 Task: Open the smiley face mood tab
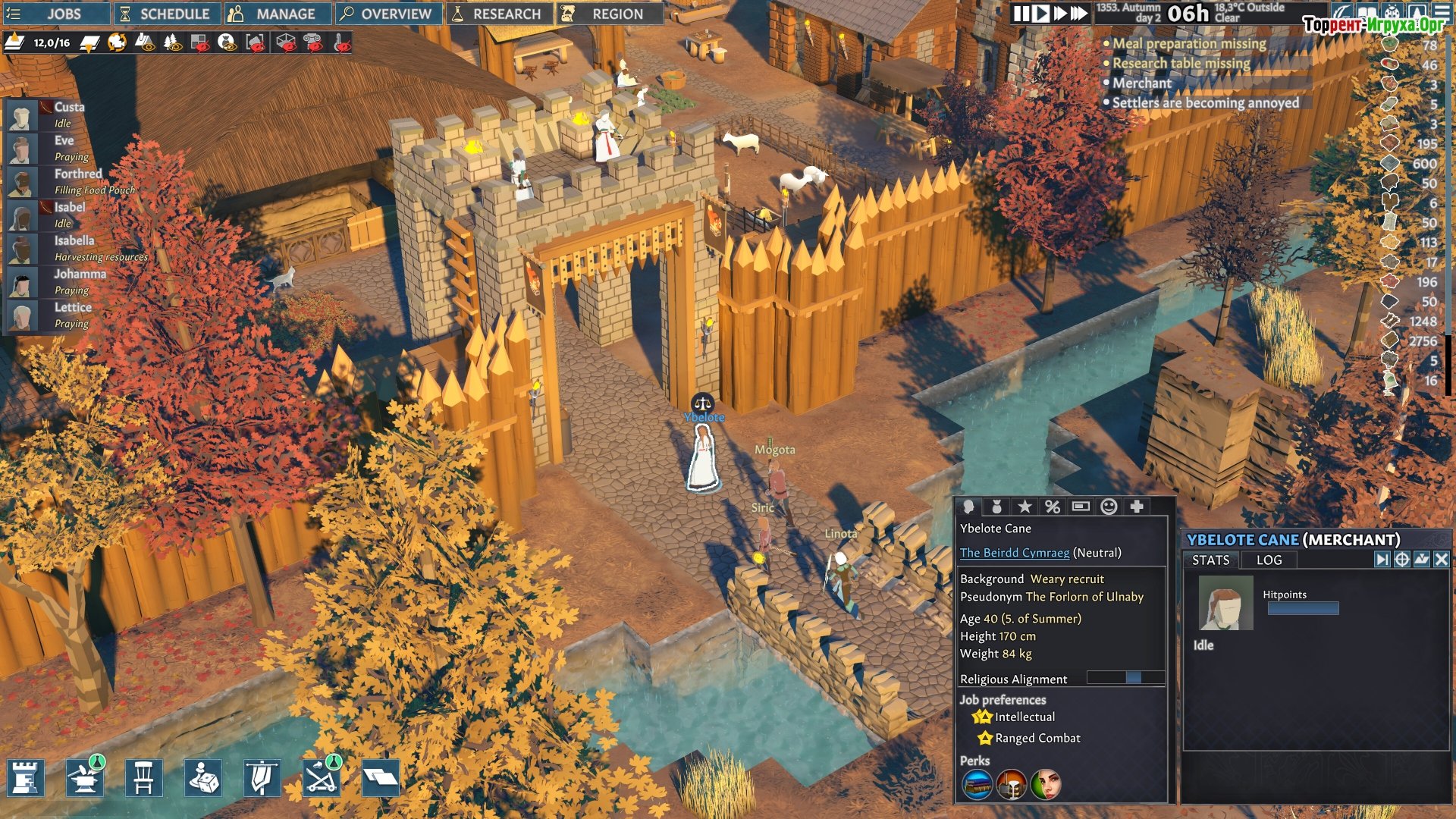[x=1109, y=507]
